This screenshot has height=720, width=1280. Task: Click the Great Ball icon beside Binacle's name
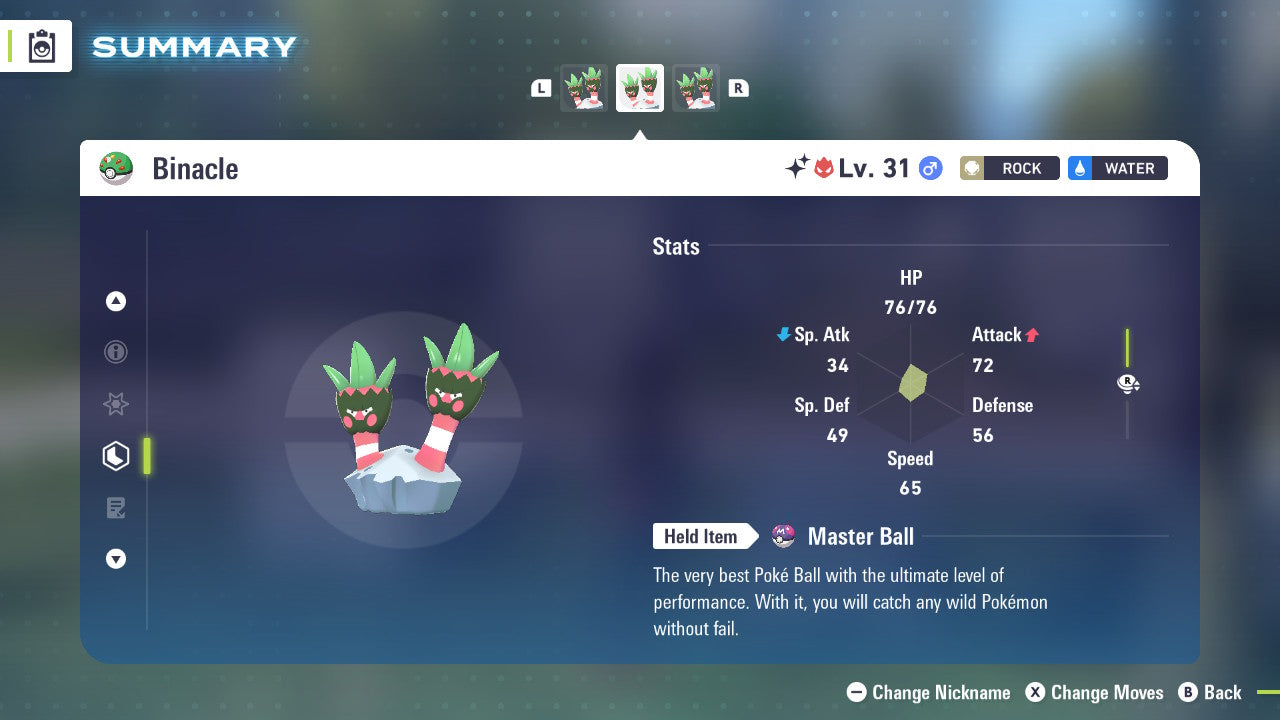(116, 168)
